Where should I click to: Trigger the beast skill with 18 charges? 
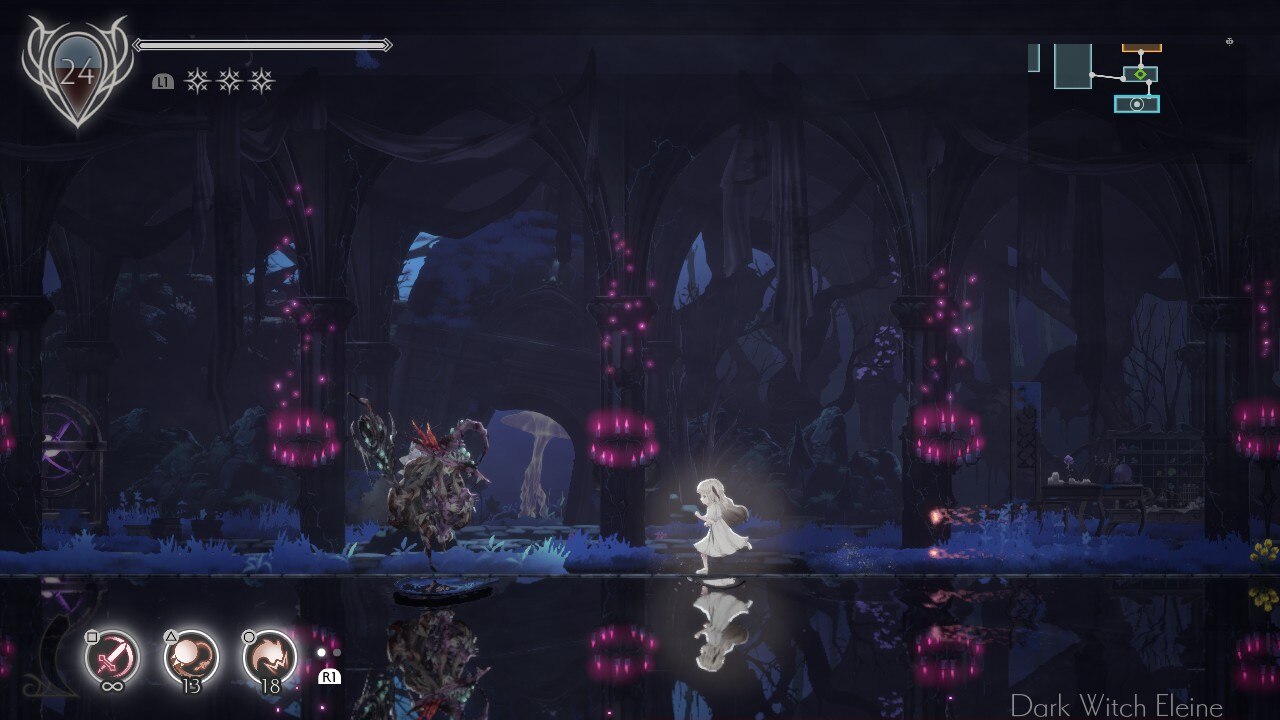pos(270,657)
